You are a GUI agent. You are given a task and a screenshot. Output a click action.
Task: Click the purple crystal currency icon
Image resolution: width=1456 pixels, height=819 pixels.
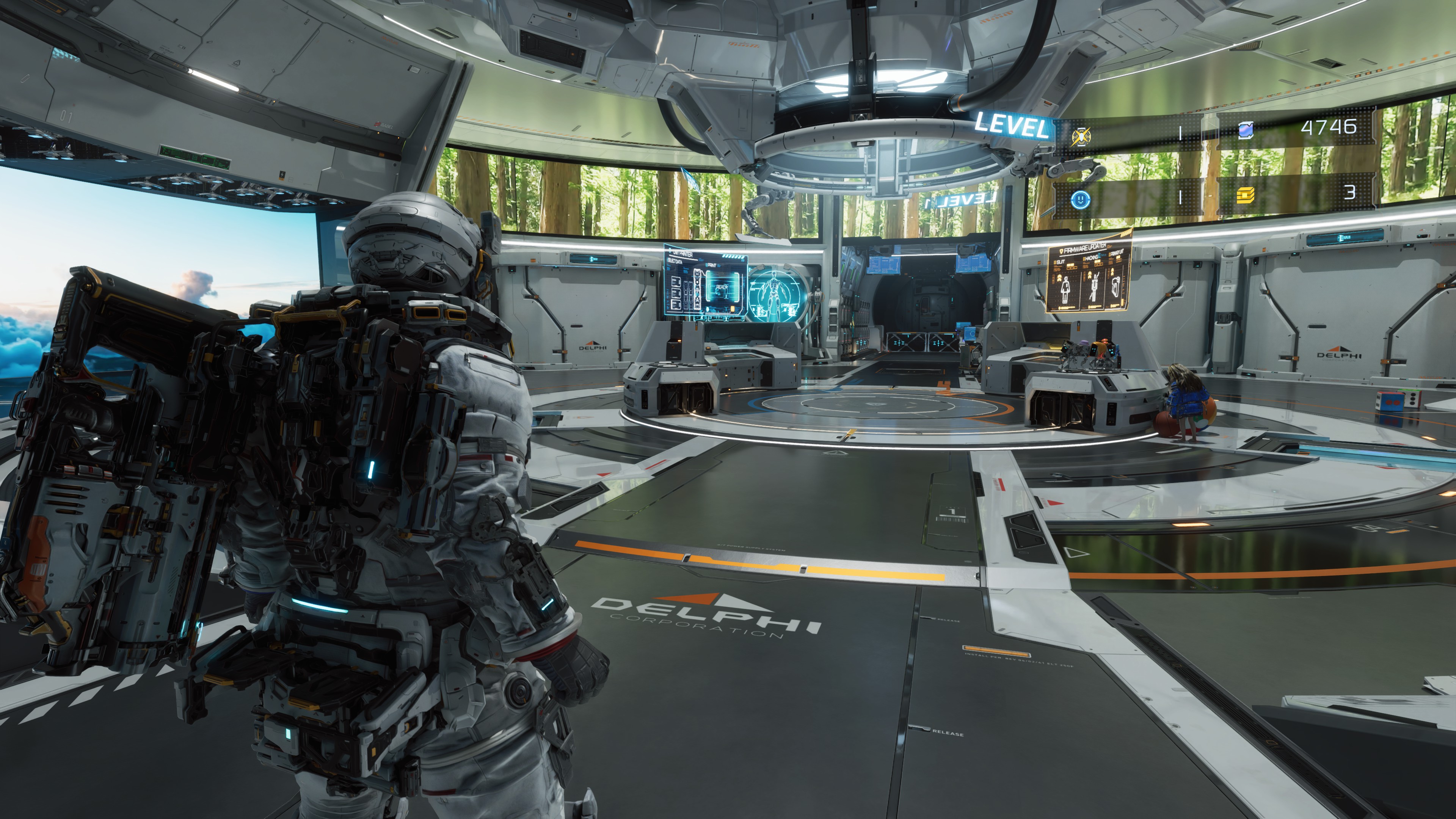1246,130
